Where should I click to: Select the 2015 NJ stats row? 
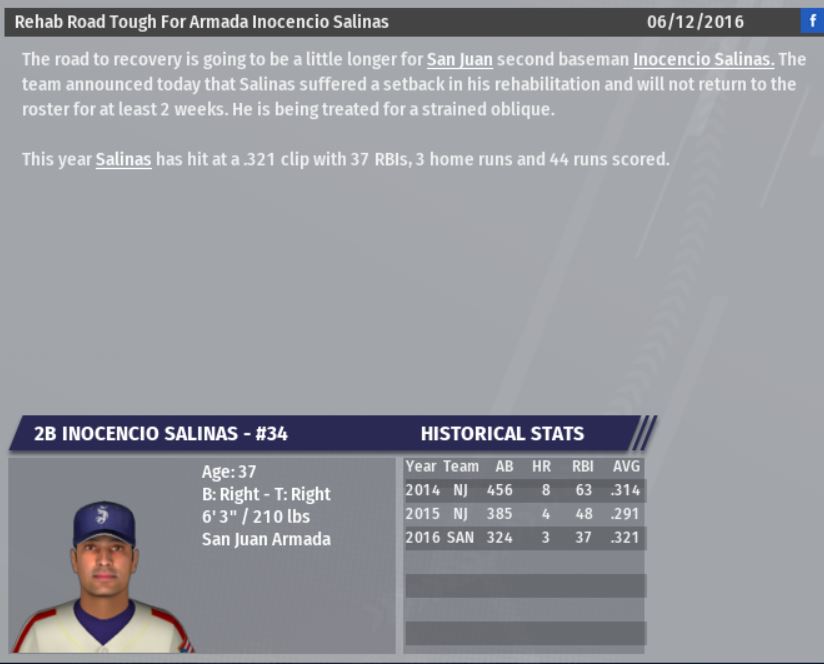524,514
